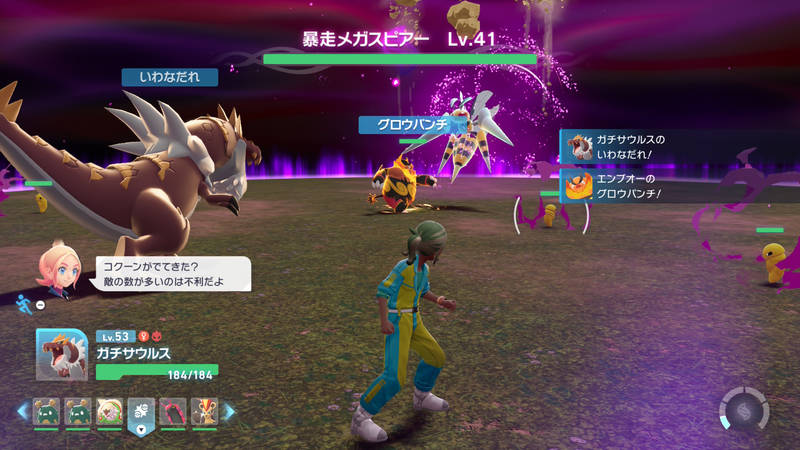The height and width of the screenshot is (450, 800).
Task: Pick the Emboar slot in the party bar
Action: click(x=204, y=410)
